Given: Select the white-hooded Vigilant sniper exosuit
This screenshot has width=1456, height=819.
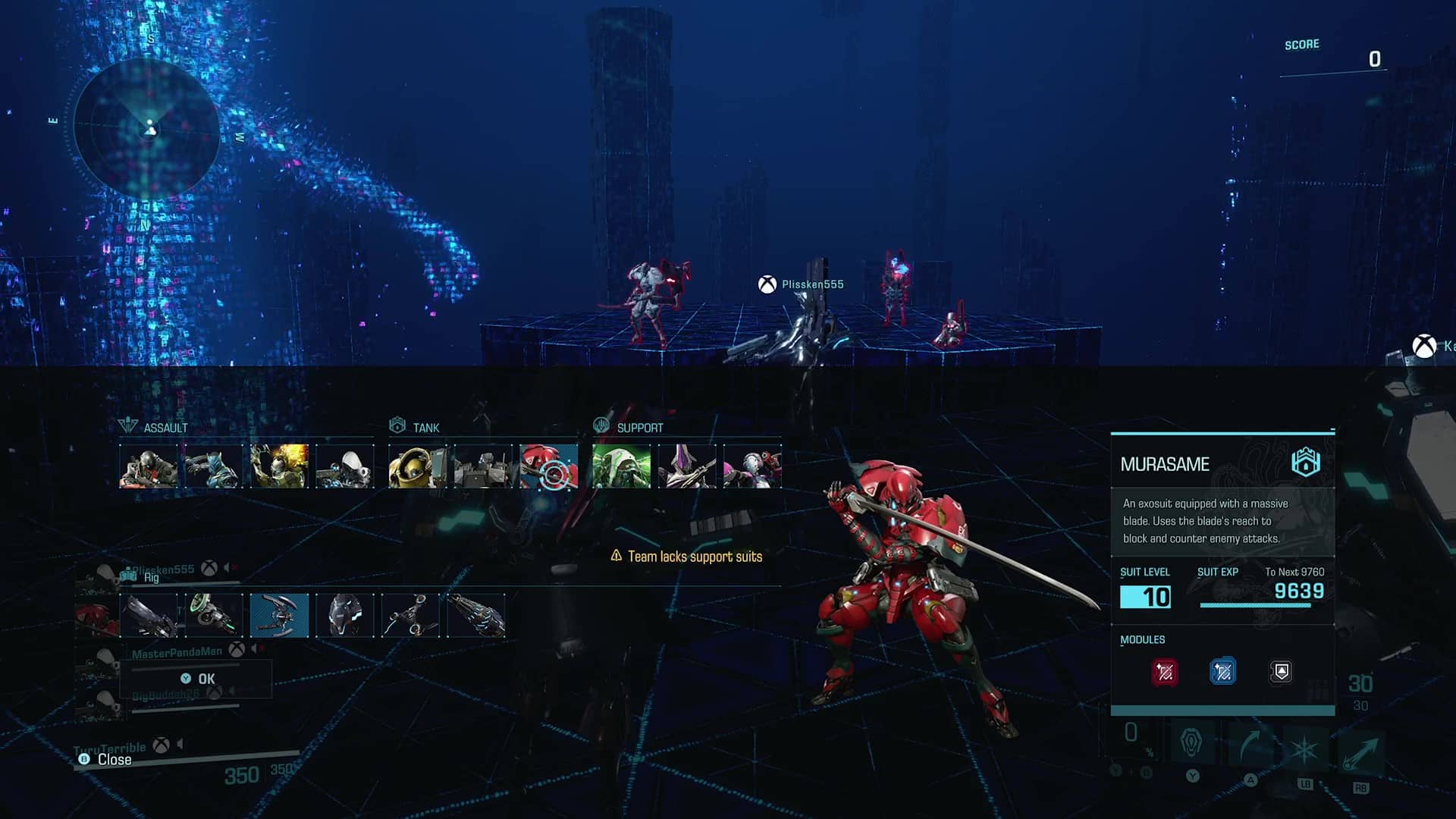Looking at the screenshot, I should pos(345,466).
